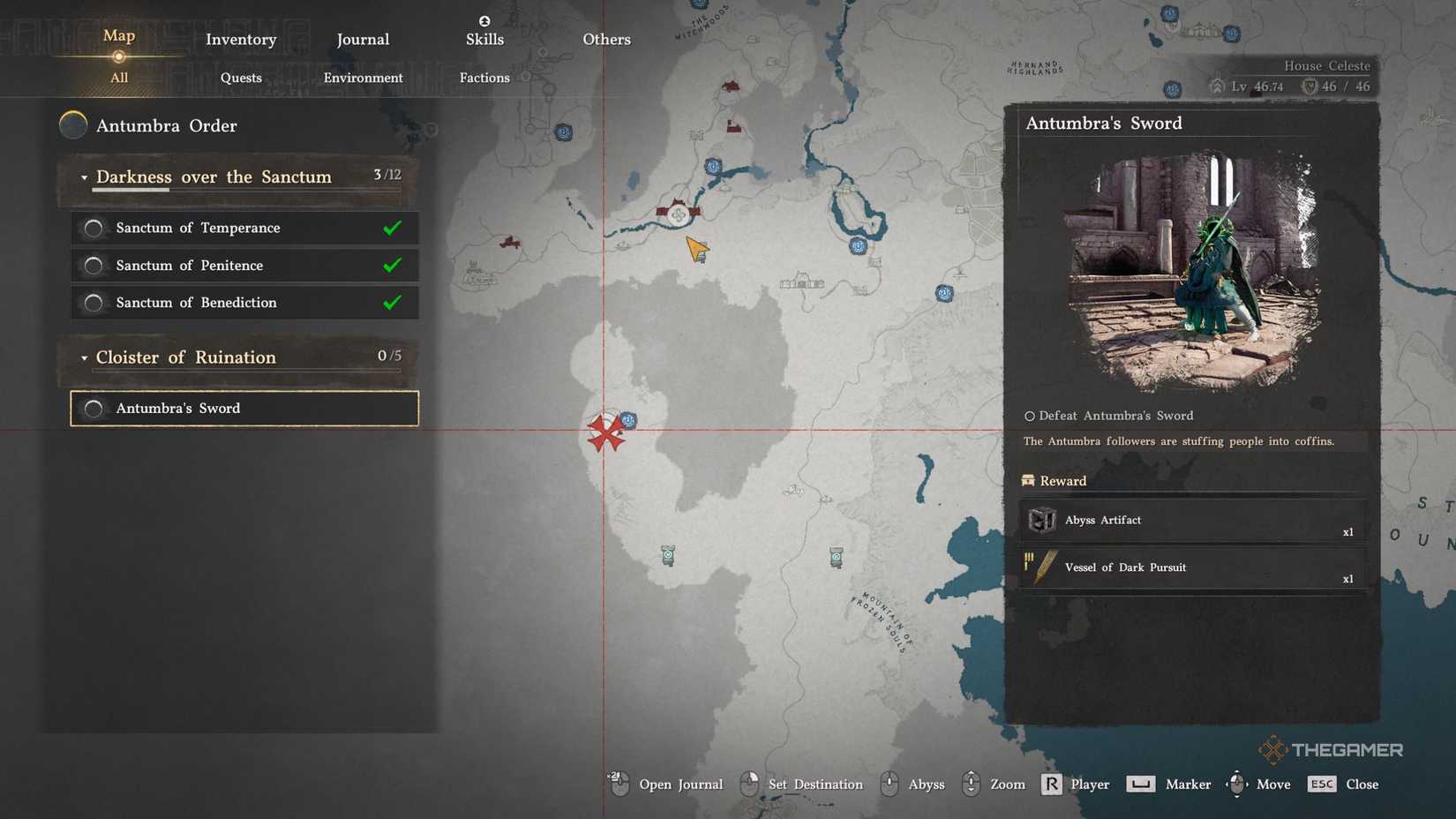This screenshot has width=1456, height=819.
Task: Click the Marker placement icon
Action: pos(1141,784)
